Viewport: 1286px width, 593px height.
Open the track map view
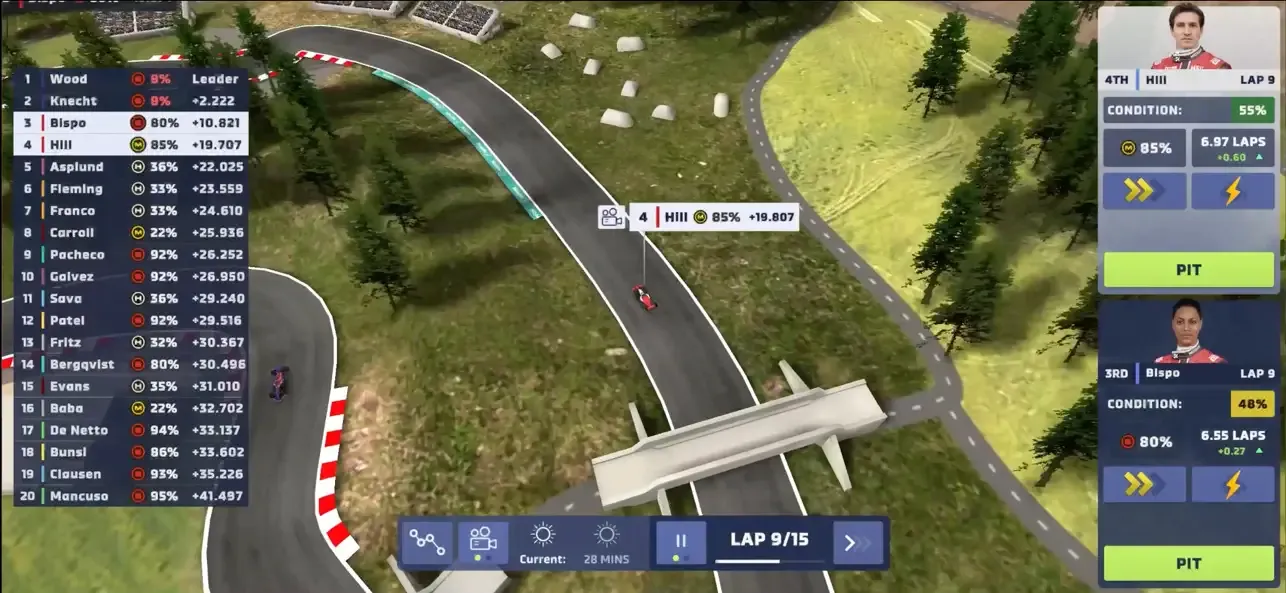pyautogui.click(x=427, y=542)
